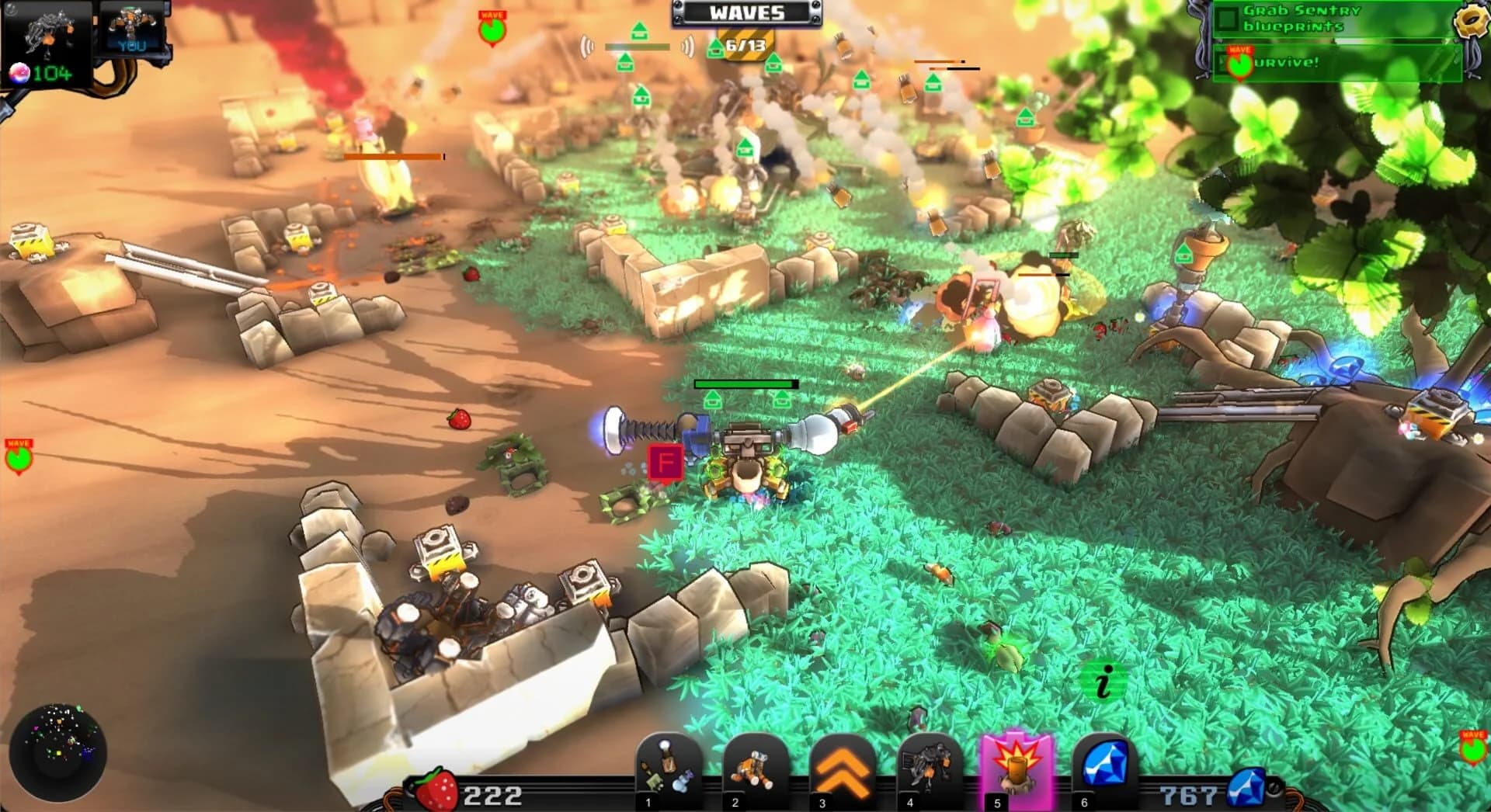Open the green info icon on the grass
Viewport: 1491px width, 812px height.
[1103, 682]
